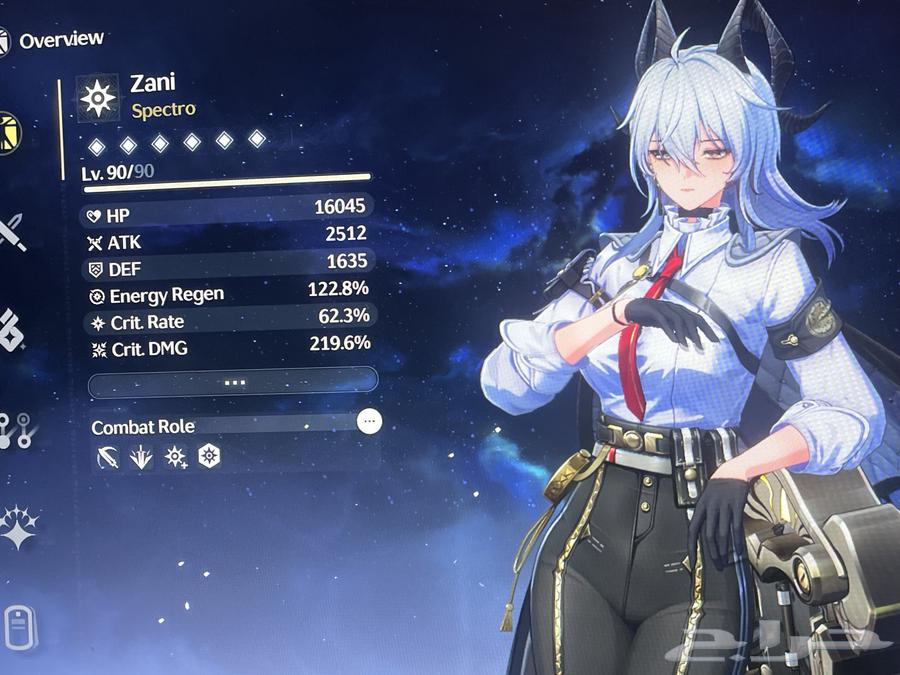Switch to the Resonance Chain star tab
The height and width of the screenshot is (675, 900).
click(17, 525)
